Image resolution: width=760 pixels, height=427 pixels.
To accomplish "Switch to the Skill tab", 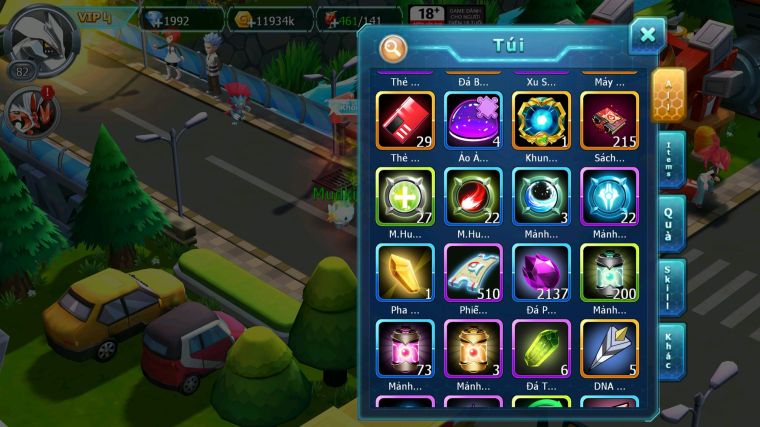I will (x=672, y=288).
